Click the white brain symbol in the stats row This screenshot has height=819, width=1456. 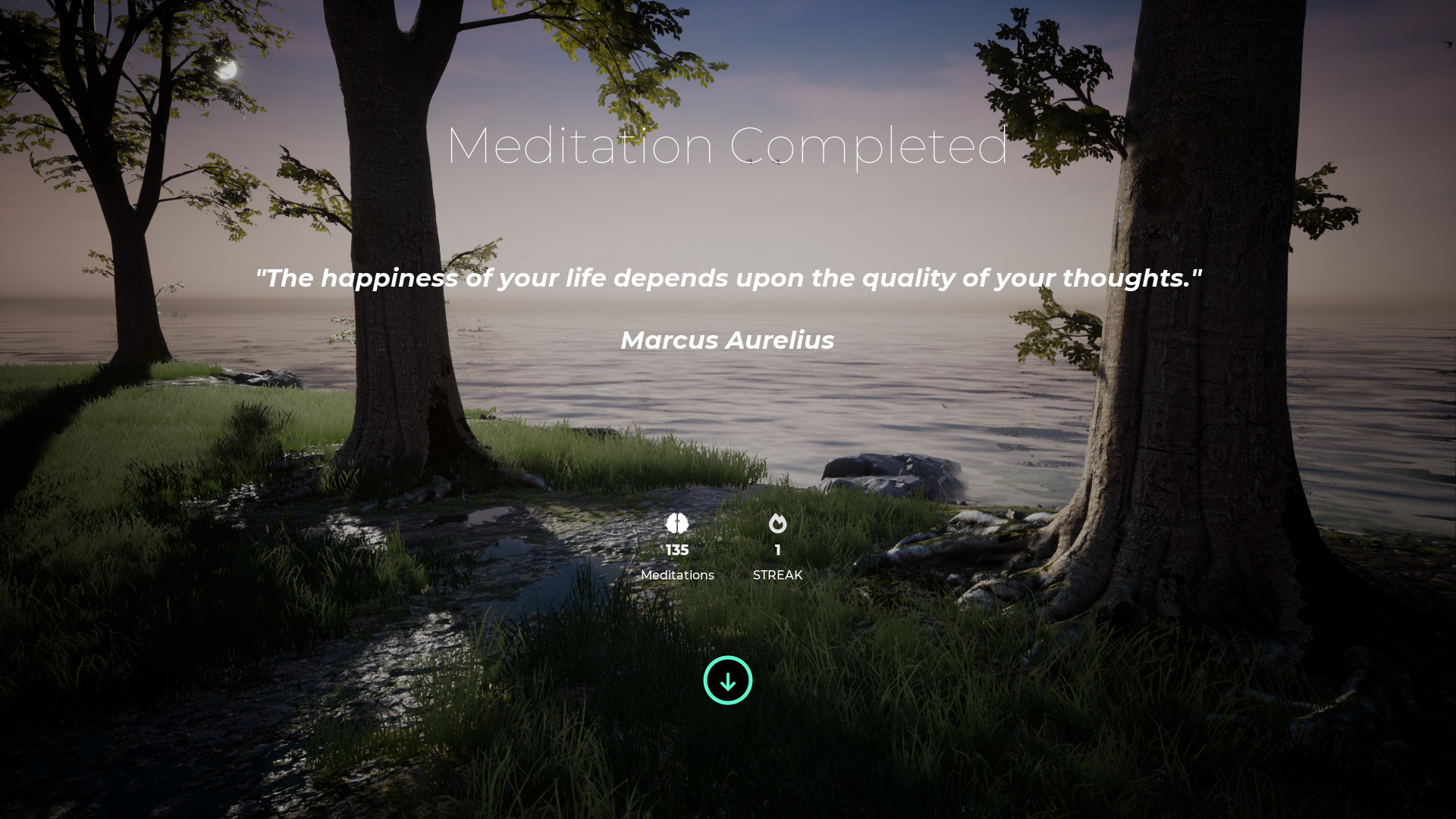(677, 524)
